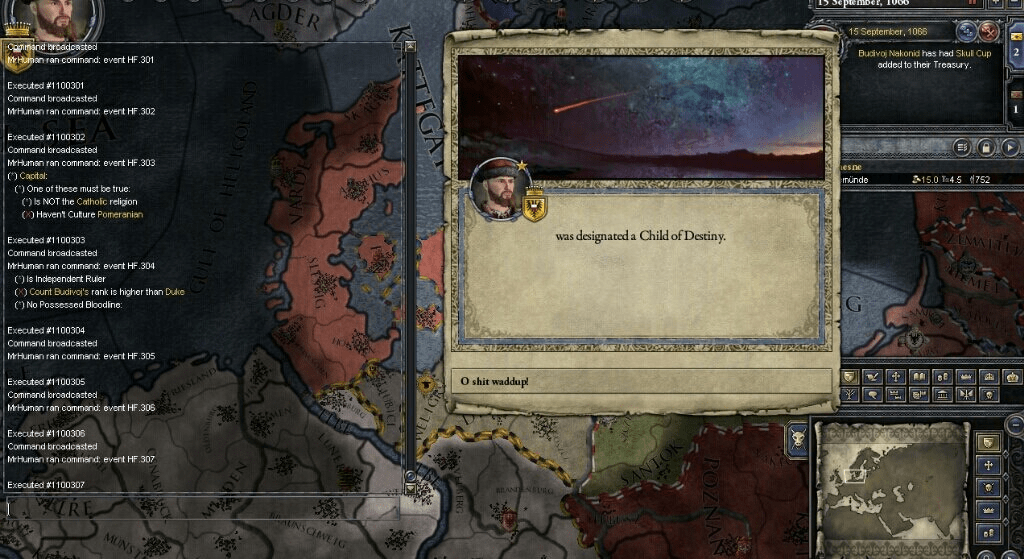Choose the "O shit waddup!" event option
Image resolution: width=1024 pixels, height=559 pixels.
pyautogui.click(x=641, y=381)
